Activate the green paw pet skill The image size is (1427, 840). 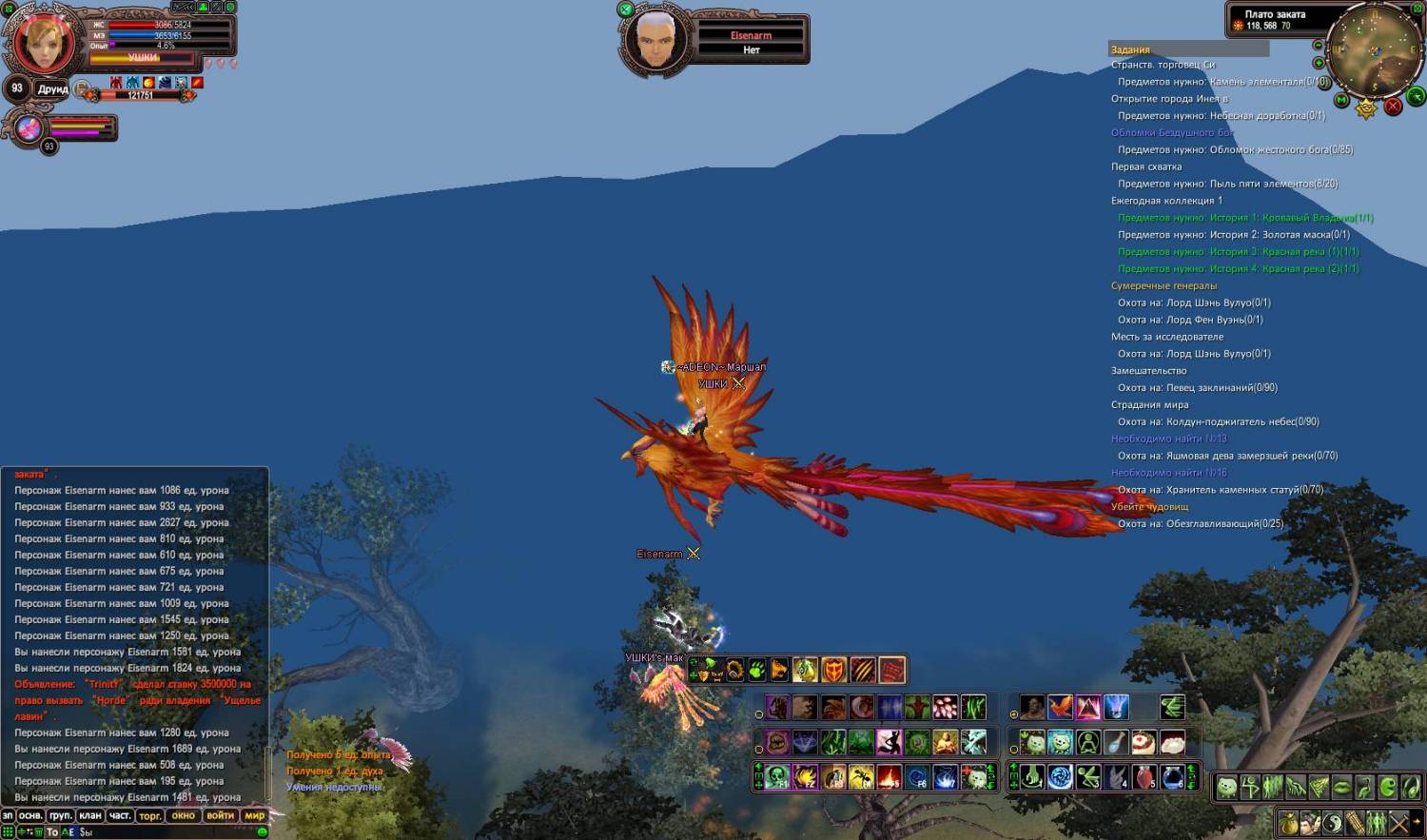pos(757,670)
